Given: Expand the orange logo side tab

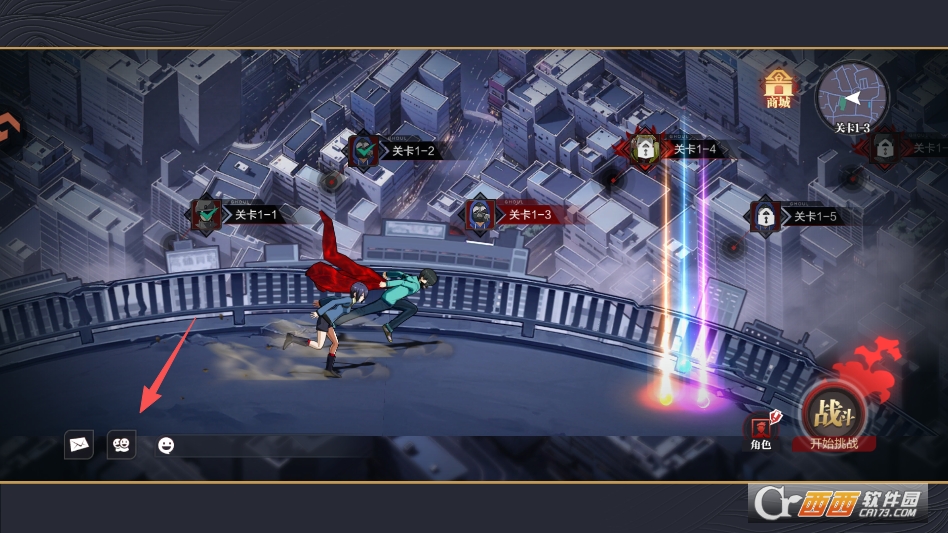Looking at the screenshot, I should point(8,132).
